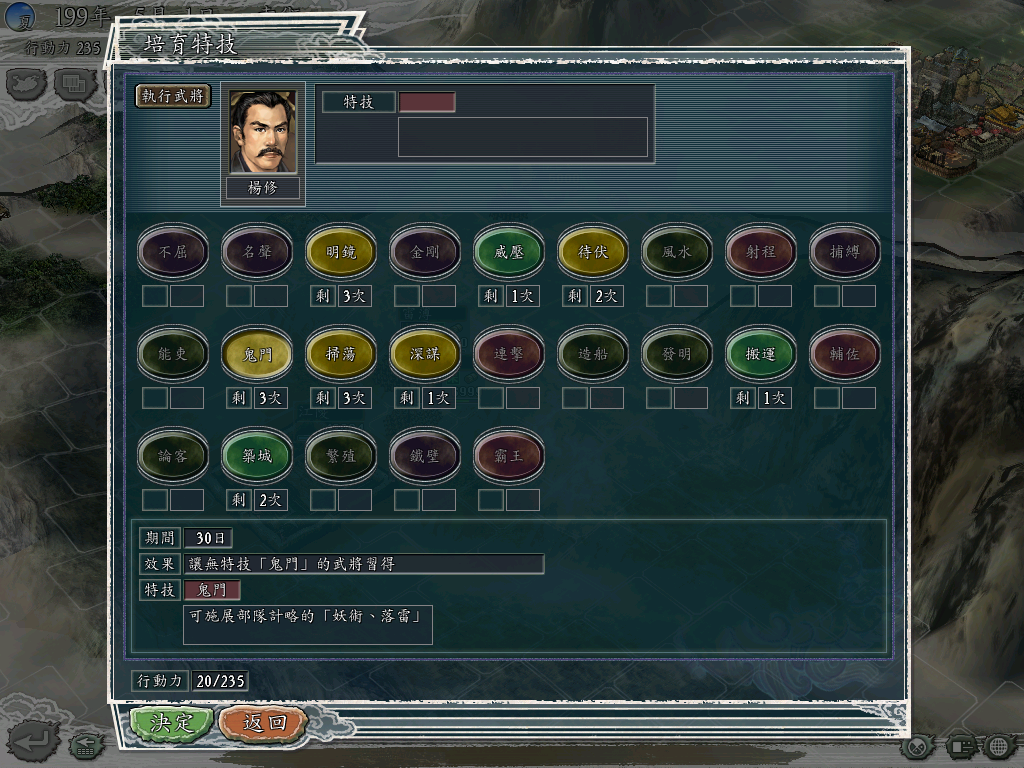Screen dimensions: 1024x768
Task: Choose the 鐵壁 skill
Action: [x=425, y=456]
